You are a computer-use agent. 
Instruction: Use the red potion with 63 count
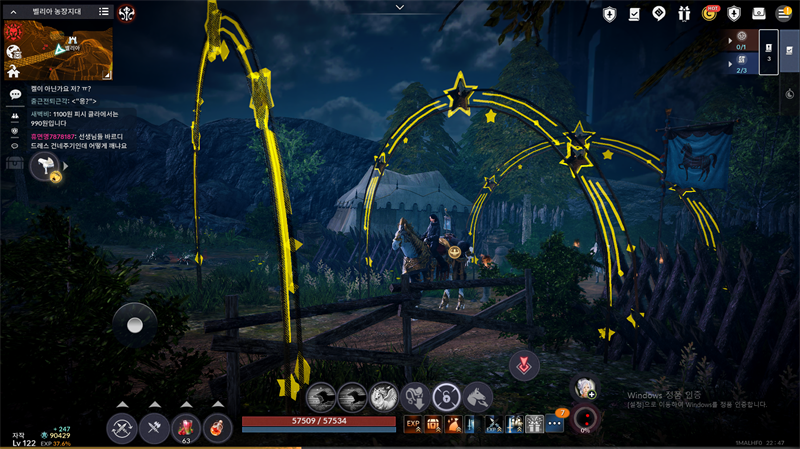tap(185, 428)
